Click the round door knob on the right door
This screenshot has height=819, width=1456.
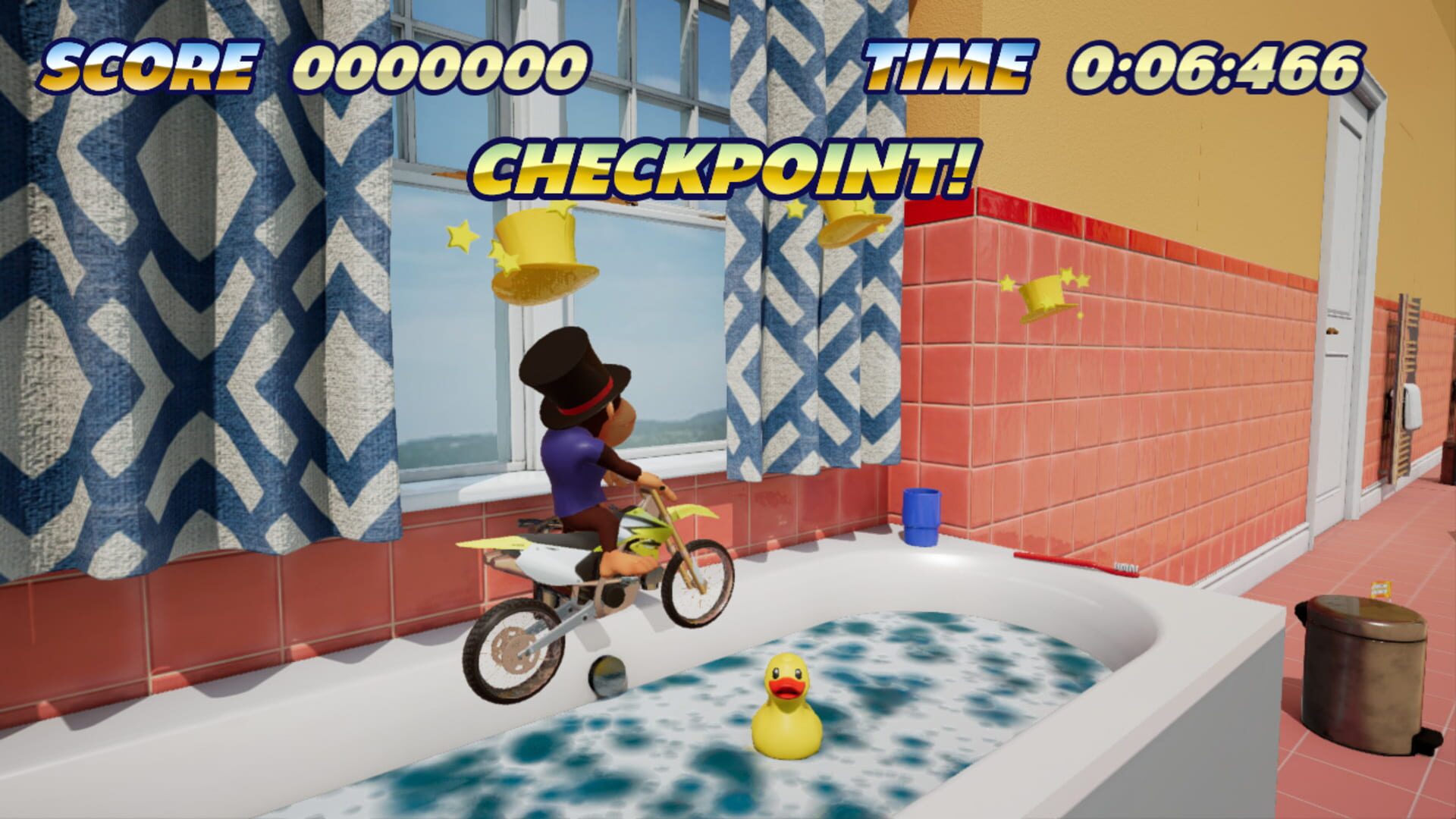1333,331
